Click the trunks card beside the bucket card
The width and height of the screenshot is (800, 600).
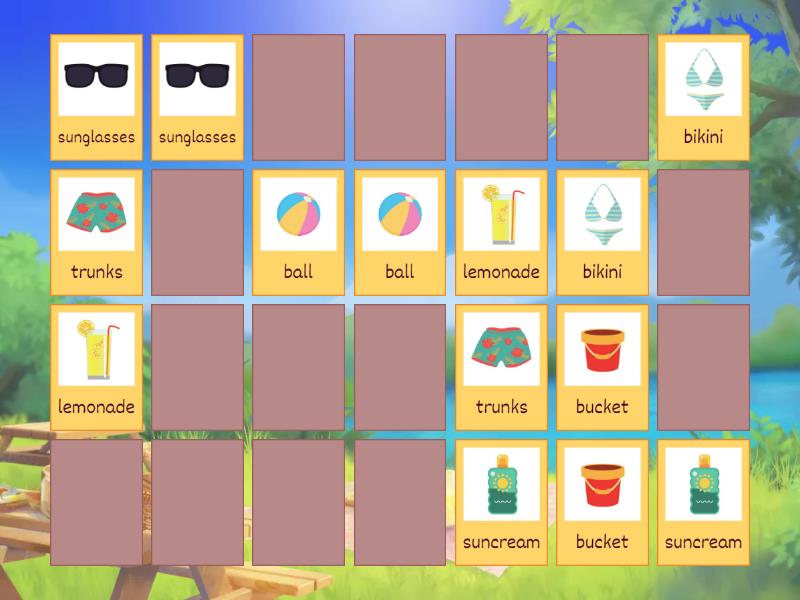(x=501, y=367)
